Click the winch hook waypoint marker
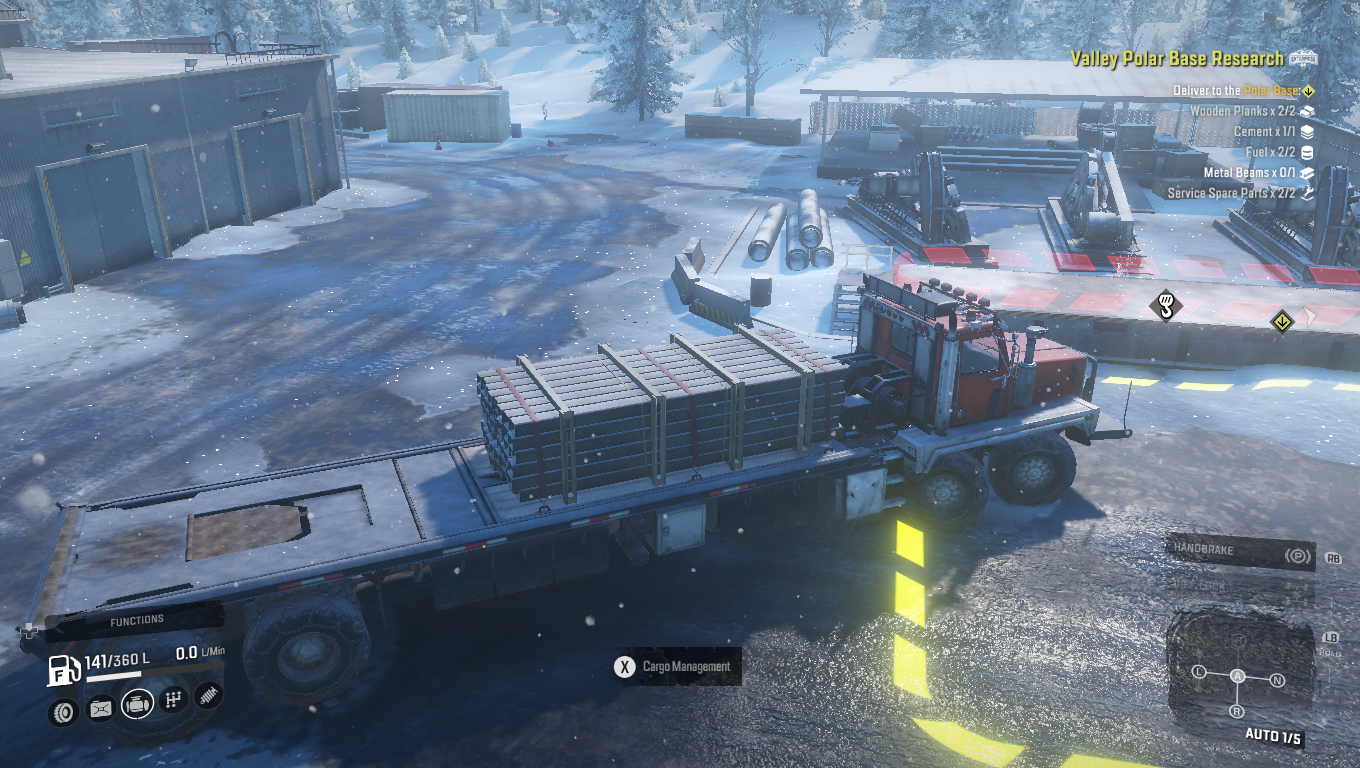This screenshot has height=768, width=1360. 1165,303
